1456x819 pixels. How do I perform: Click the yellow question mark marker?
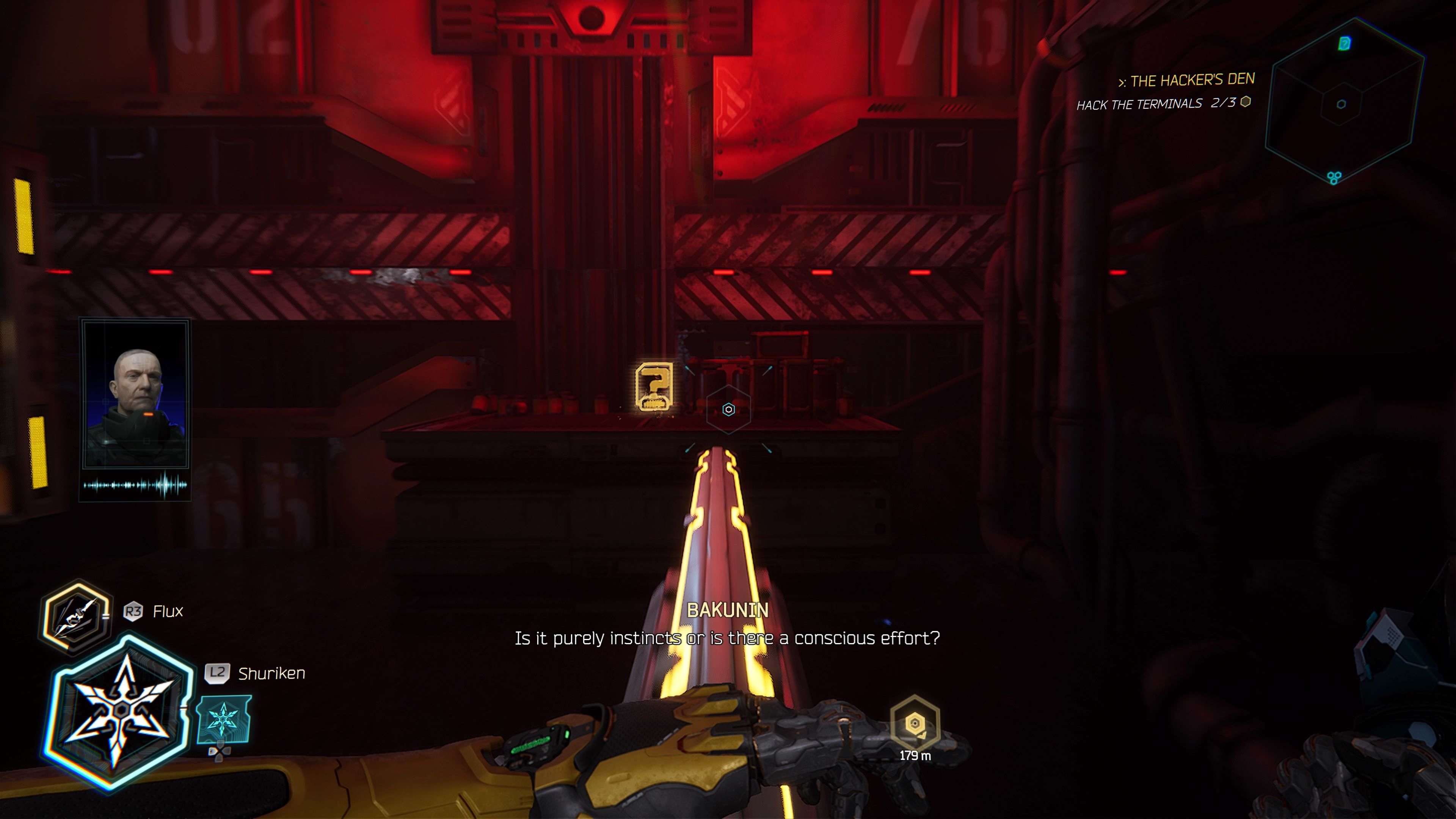tap(654, 387)
